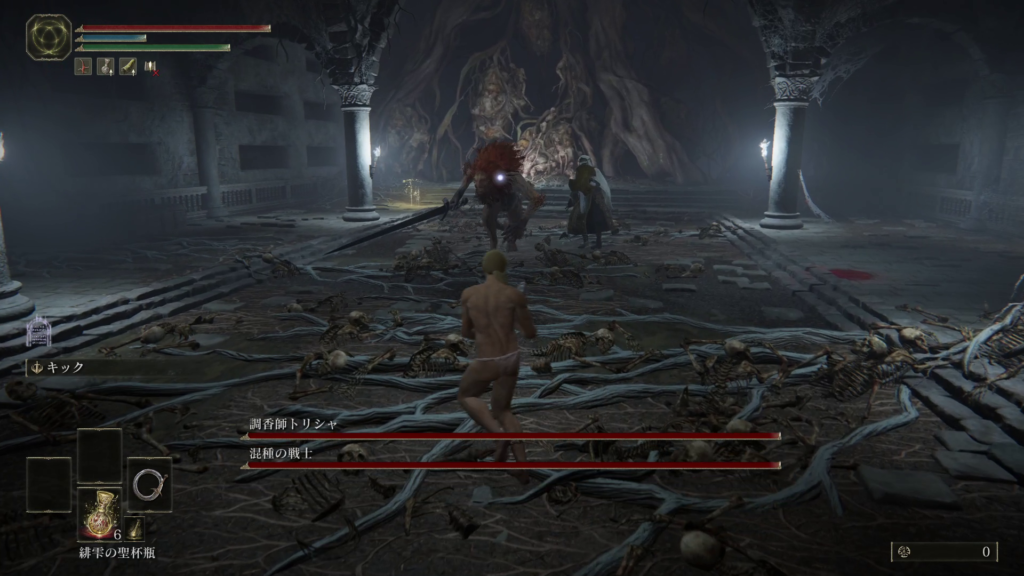Click the coiled whip weapon slot
Image resolution: width=1024 pixels, height=576 pixels.
coord(149,484)
